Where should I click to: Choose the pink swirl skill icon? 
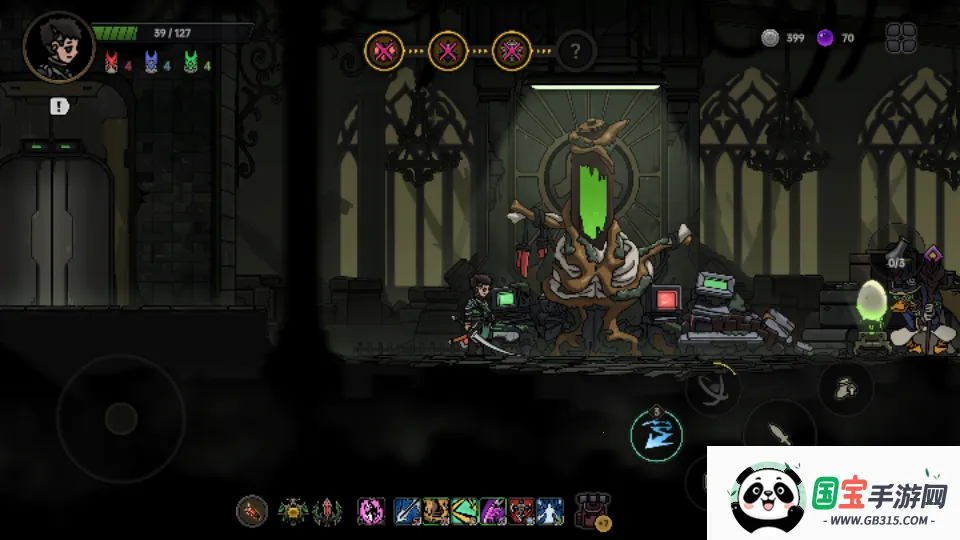[372, 511]
